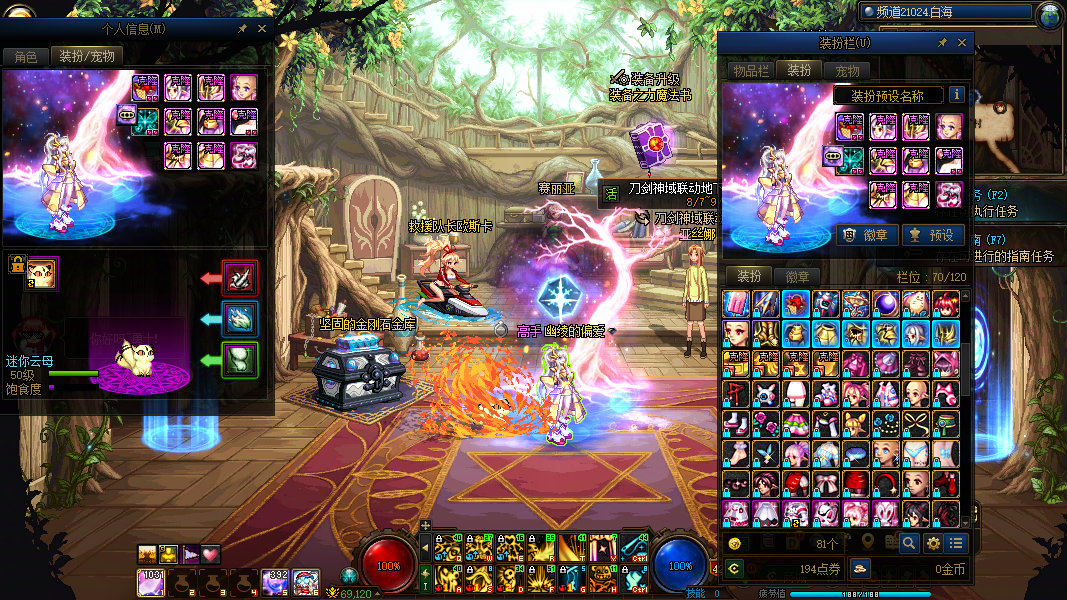Click the red pet equipment slot
This screenshot has height=600, width=1067.
(x=240, y=278)
